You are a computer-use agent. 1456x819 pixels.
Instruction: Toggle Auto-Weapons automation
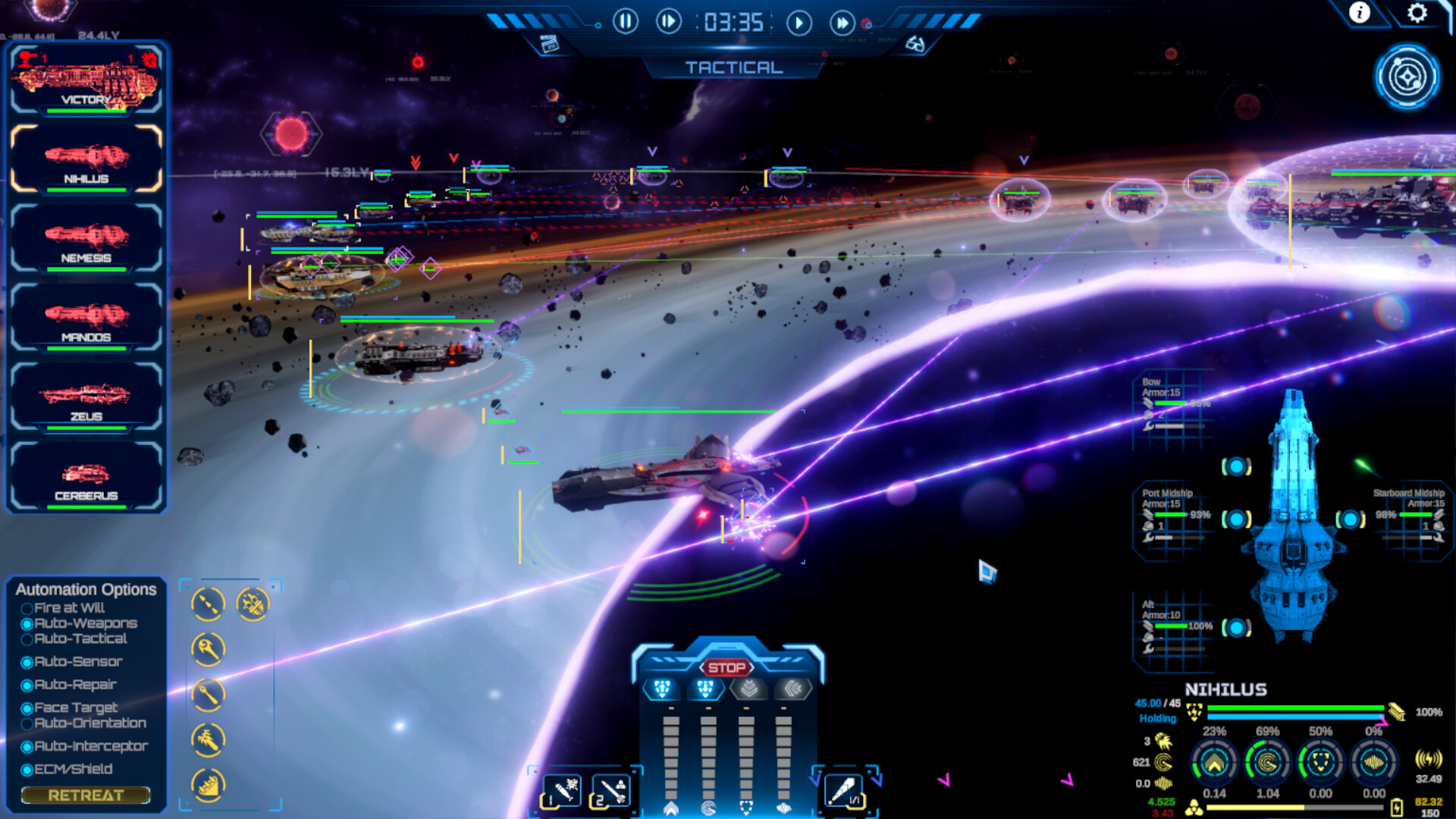tap(27, 624)
